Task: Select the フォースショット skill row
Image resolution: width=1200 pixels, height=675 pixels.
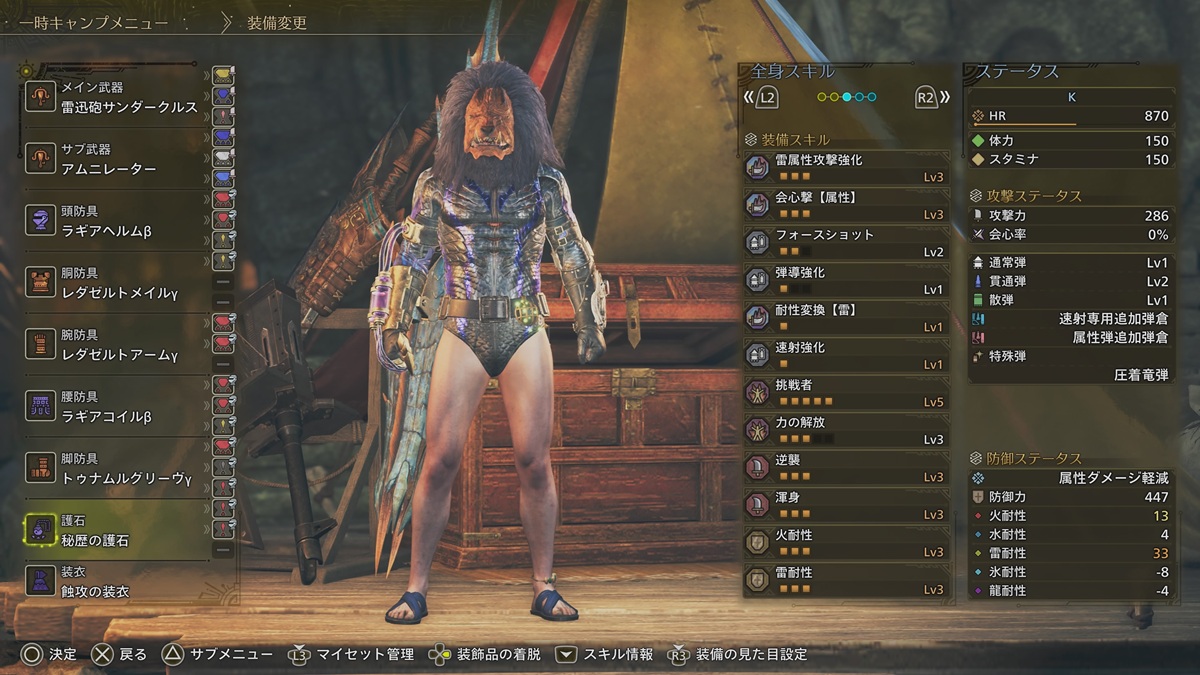Action: coord(846,242)
